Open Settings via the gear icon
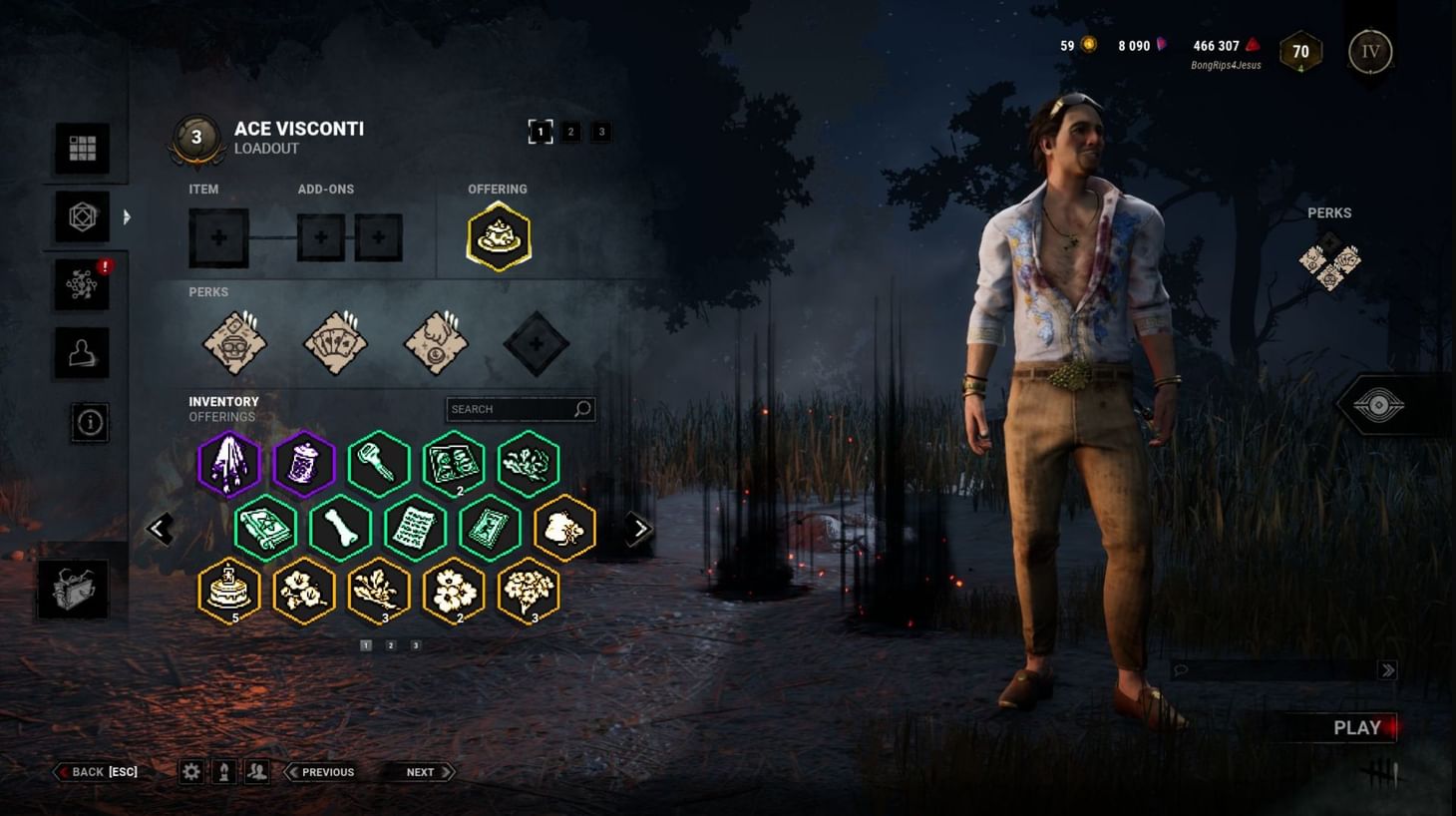Viewport: 1456px width, 816px height. click(x=191, y=771)
